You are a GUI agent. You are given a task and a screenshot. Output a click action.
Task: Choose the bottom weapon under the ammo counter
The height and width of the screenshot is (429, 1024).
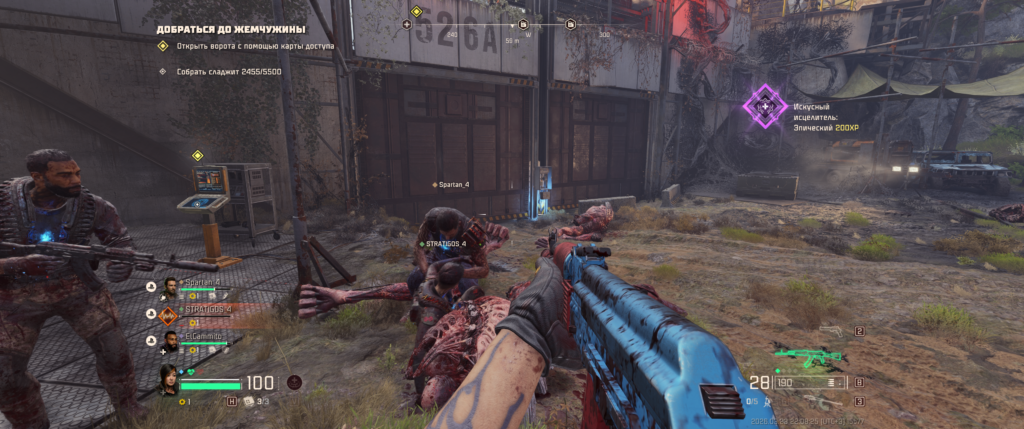[x=823, y=402]
